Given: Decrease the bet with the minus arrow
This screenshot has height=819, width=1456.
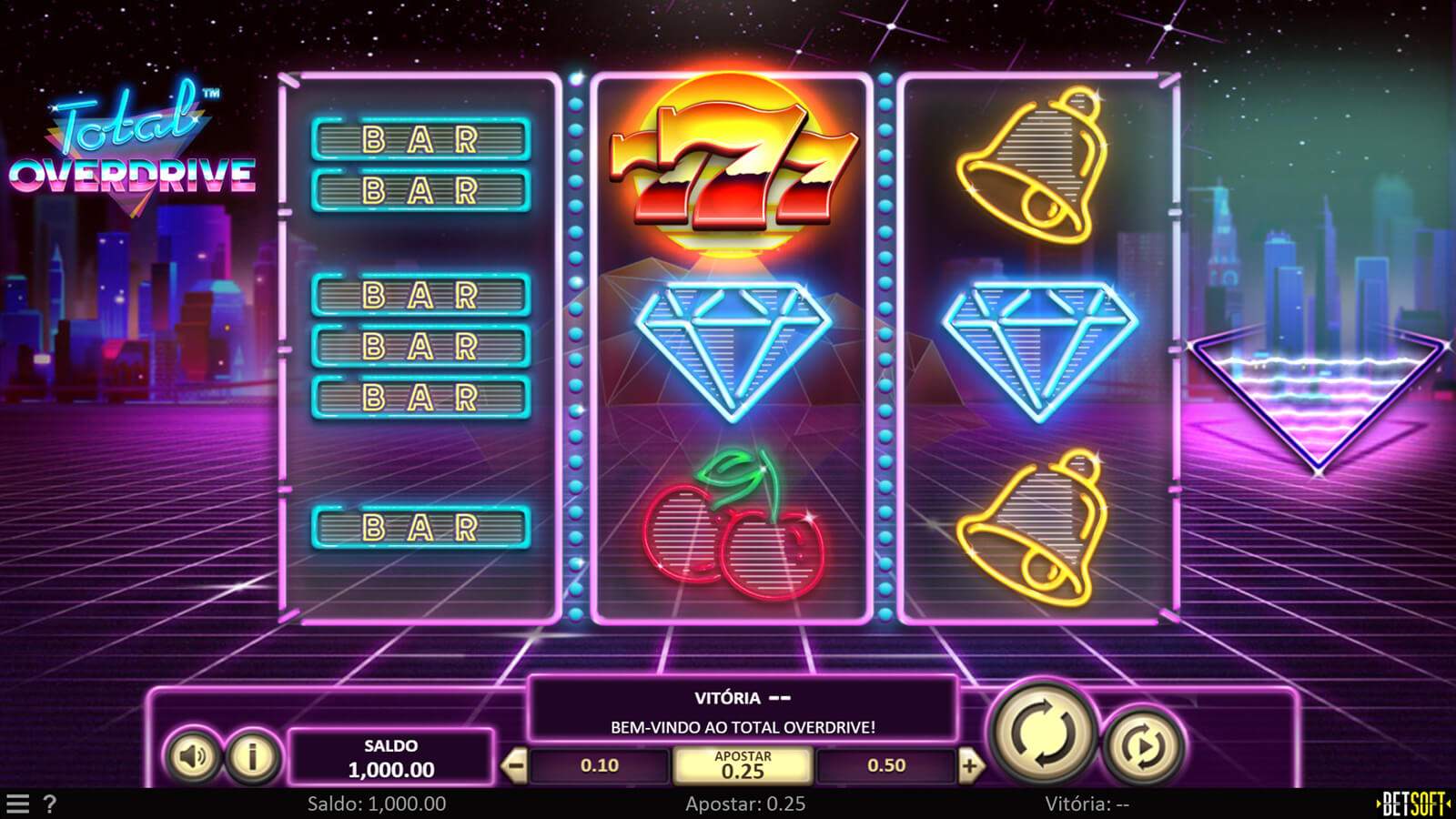Looking at the screenshot, I should click(x=514, y=766).
